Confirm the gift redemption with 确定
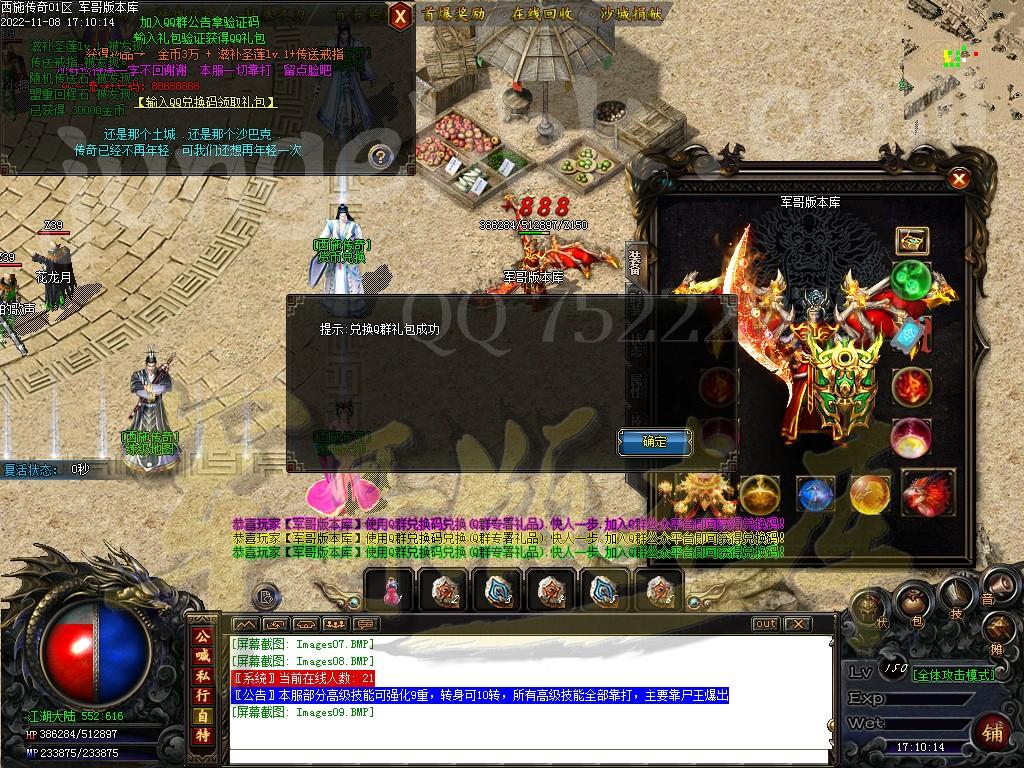Viewport: 1024px width, 768px height. [x=655, y=441]
